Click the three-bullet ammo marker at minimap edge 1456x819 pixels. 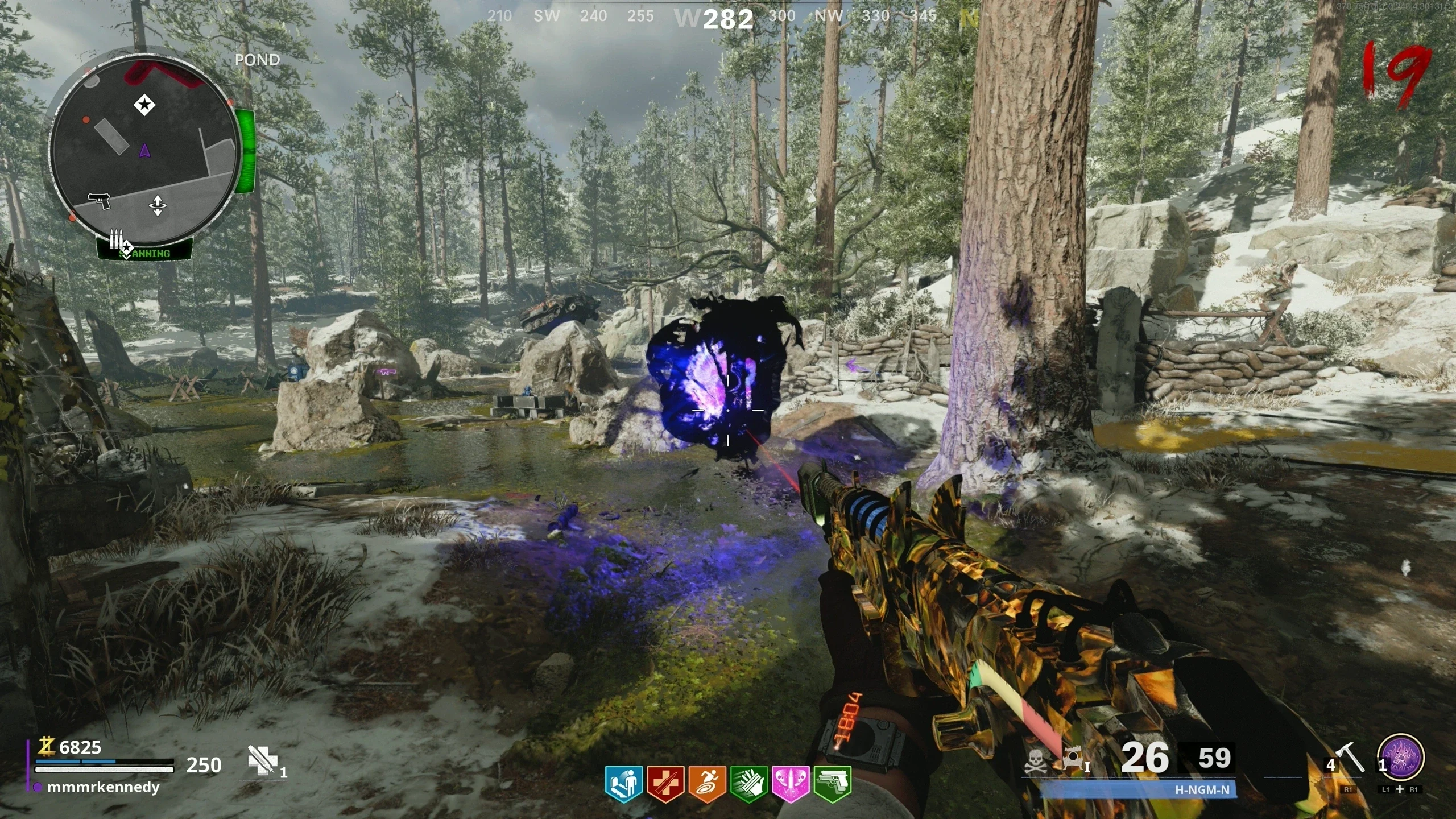click(117, 239)
